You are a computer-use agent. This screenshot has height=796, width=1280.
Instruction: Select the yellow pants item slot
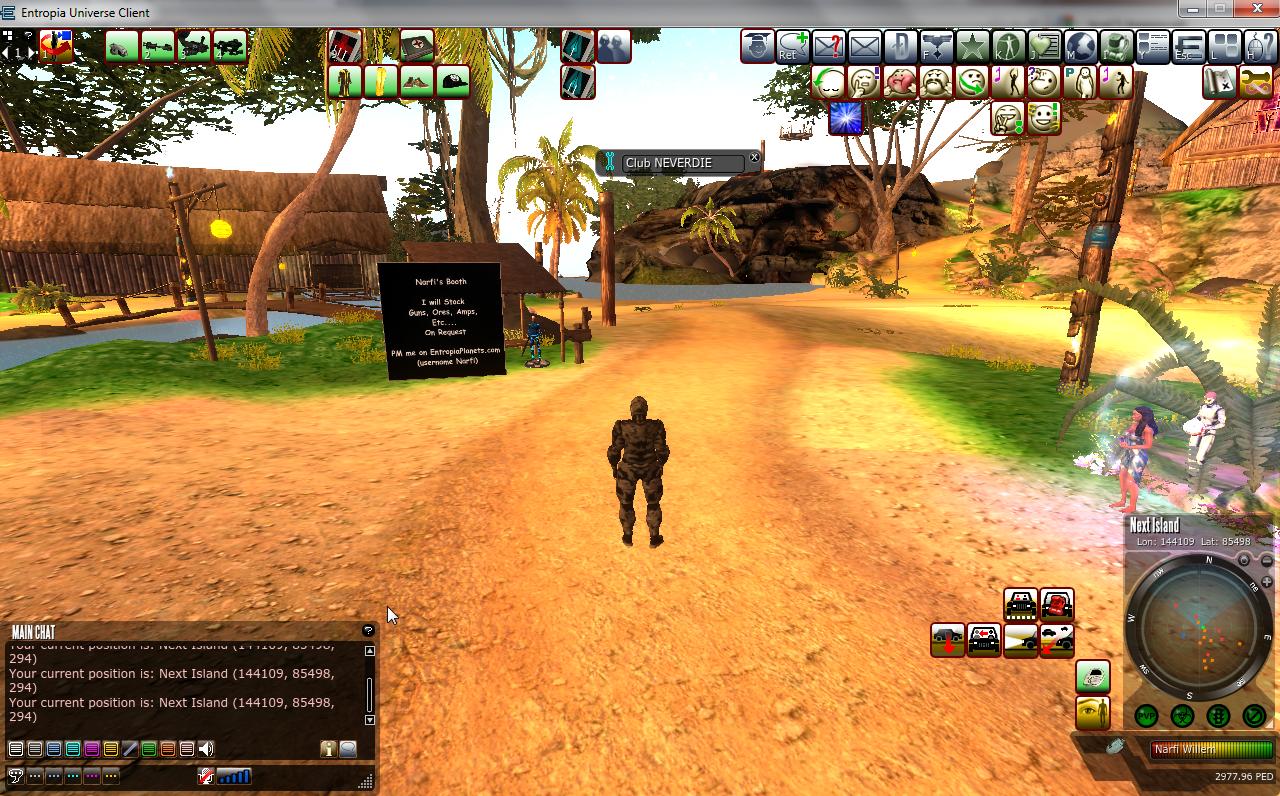coord(381,81)
